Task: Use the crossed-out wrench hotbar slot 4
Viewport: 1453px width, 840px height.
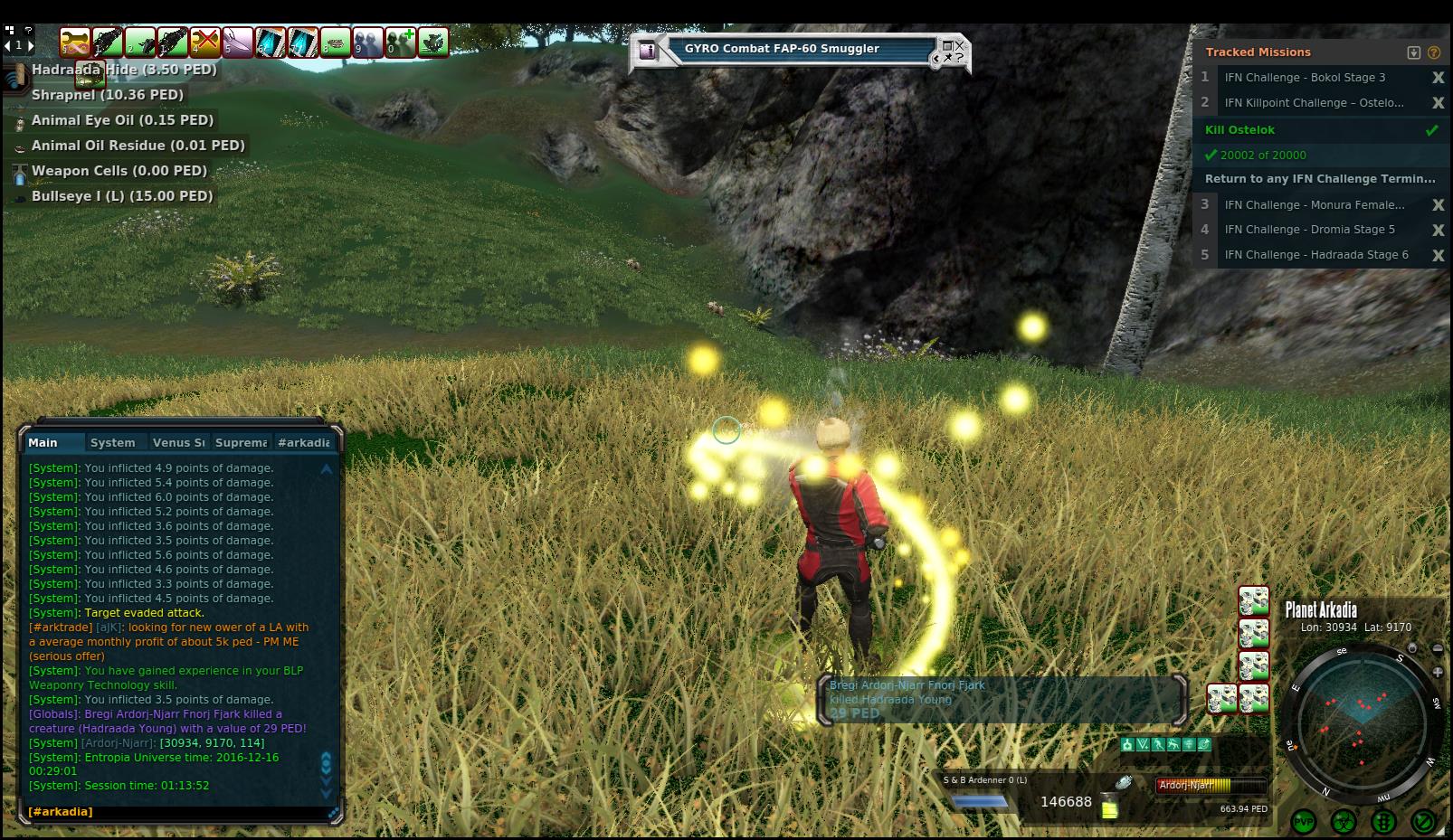Action: (205, 42)
